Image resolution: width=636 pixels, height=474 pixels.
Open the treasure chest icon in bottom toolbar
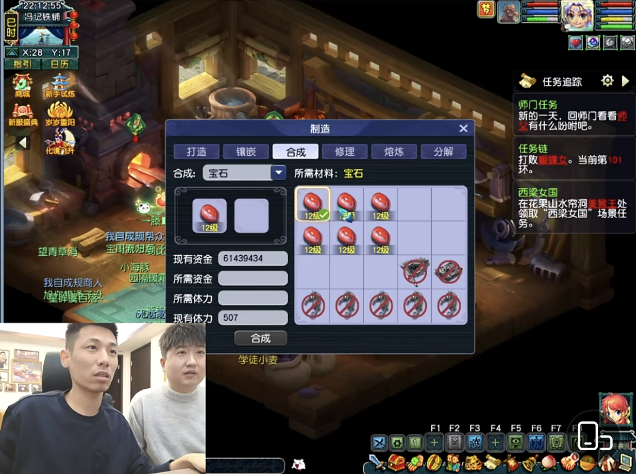coord(398,462)
